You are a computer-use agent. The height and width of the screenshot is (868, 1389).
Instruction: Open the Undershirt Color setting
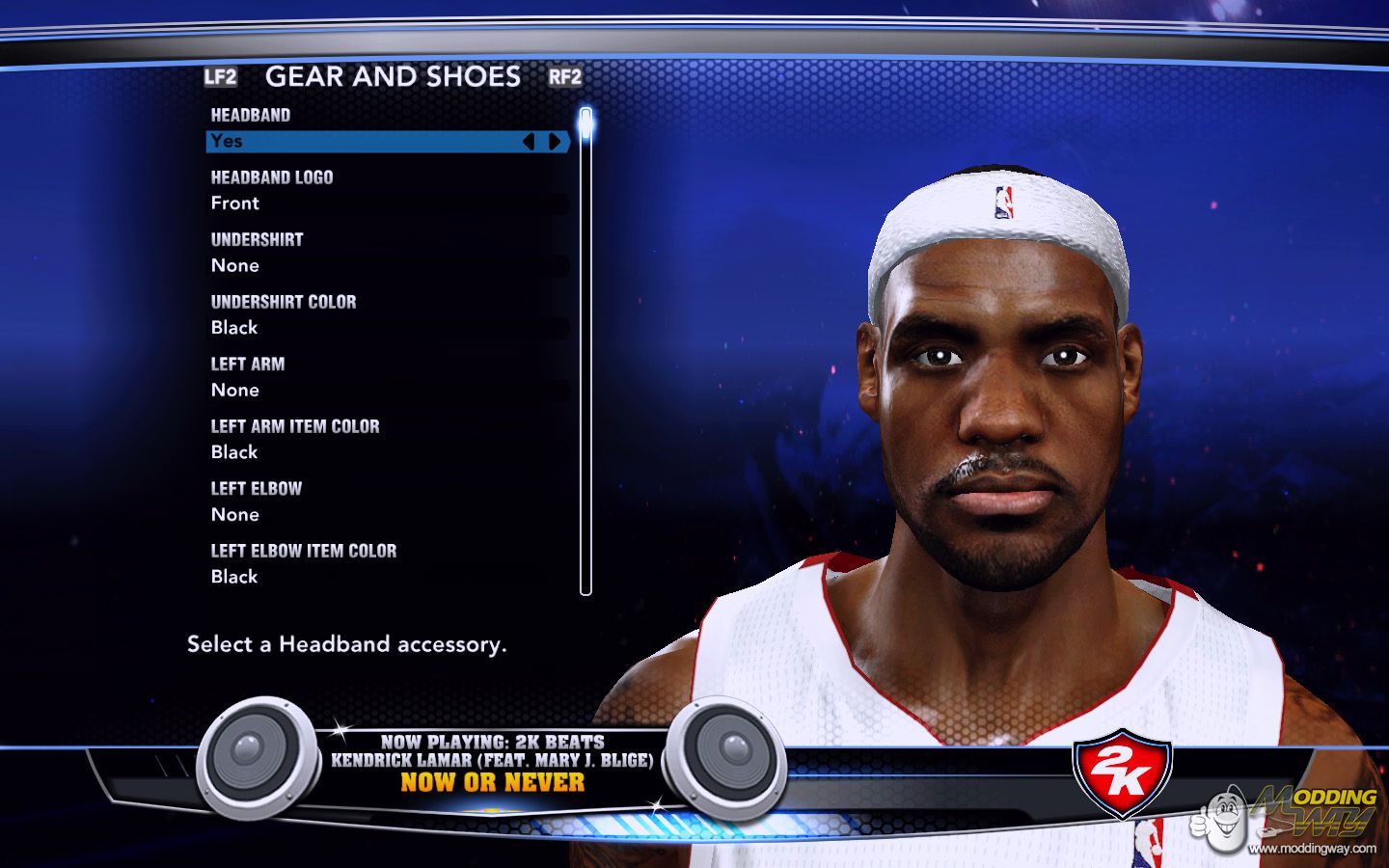[x=386, y=328]
